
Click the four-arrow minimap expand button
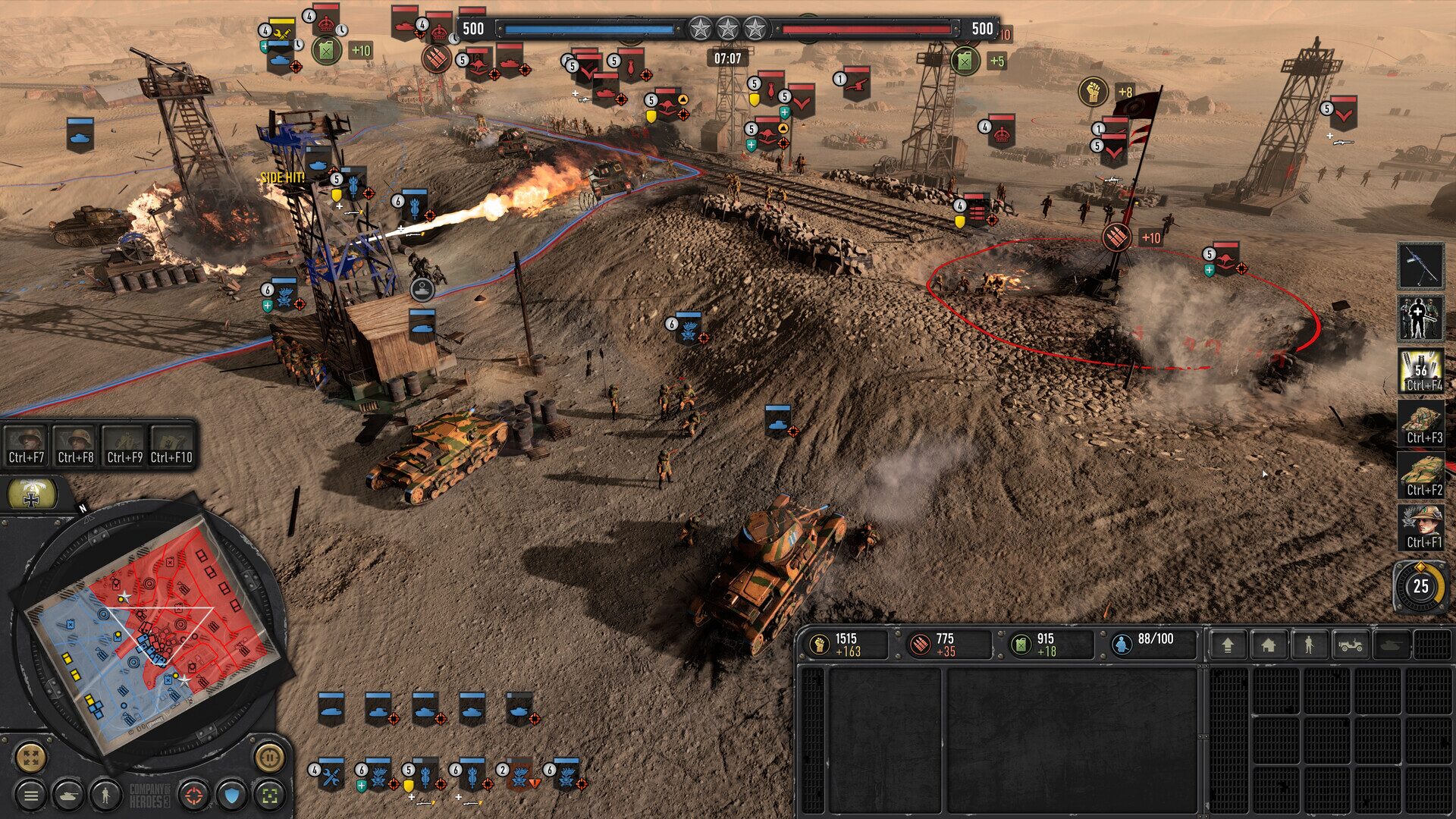(x=30, y=756)
